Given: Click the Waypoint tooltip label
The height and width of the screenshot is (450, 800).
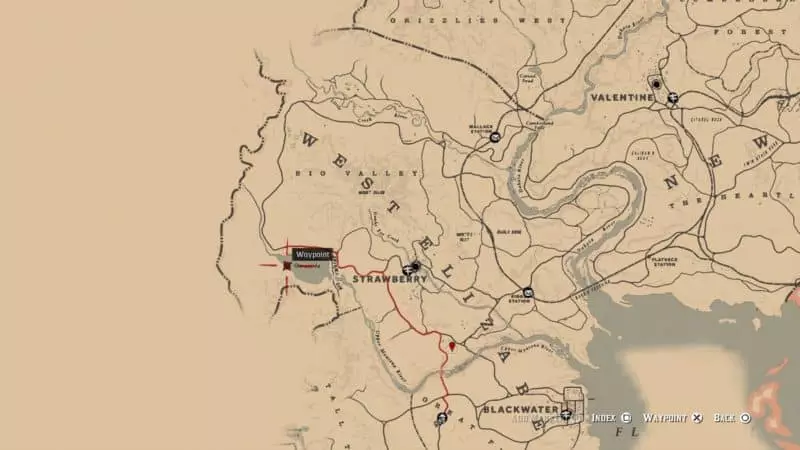Looking at the screenshot, I should point(312,255).
